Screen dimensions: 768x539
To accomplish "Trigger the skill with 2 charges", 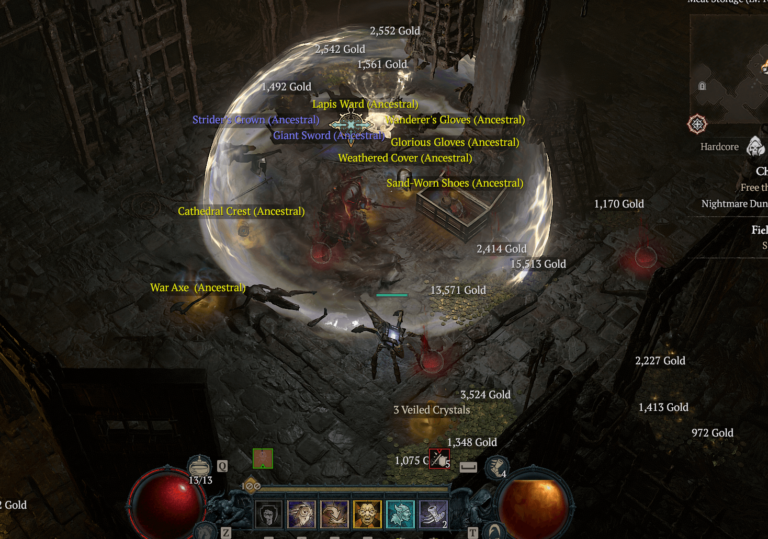I will [x=432, y=514].
